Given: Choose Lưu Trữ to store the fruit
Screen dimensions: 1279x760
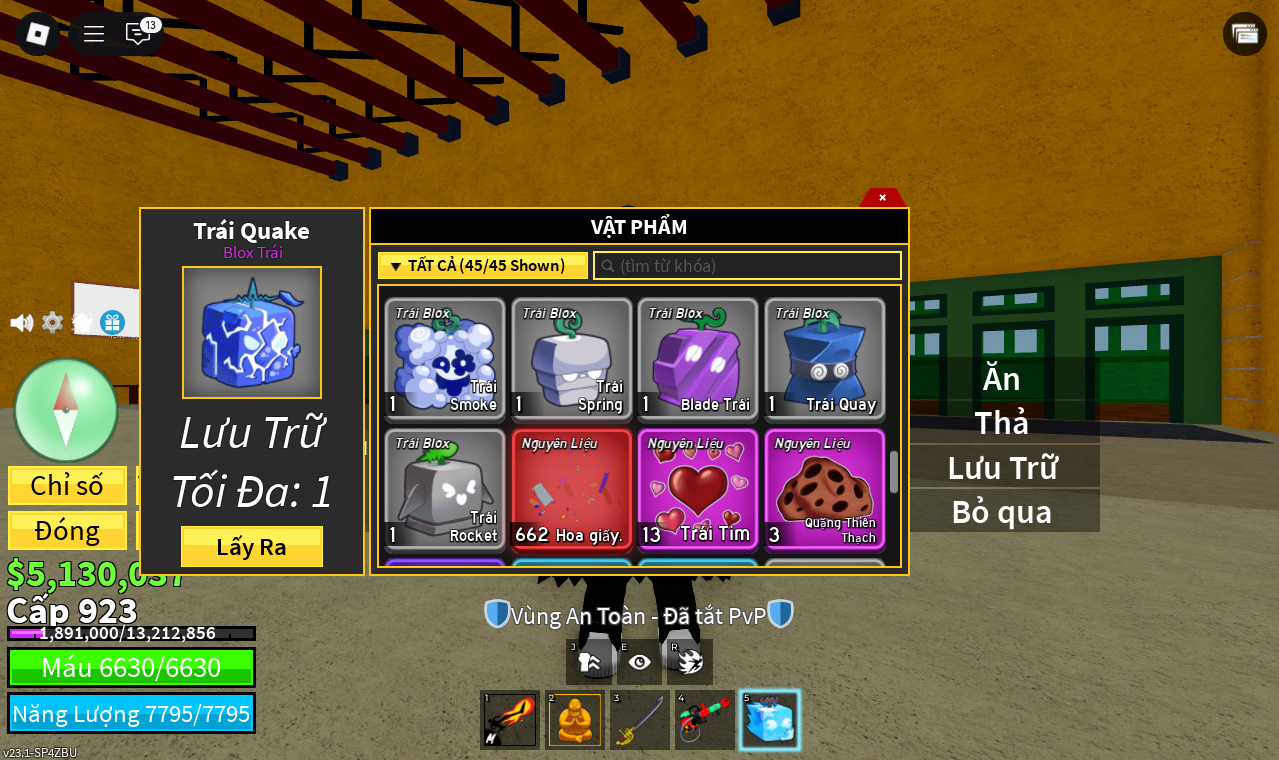Looking at the screenshot, I should (x=1001, y=467).
